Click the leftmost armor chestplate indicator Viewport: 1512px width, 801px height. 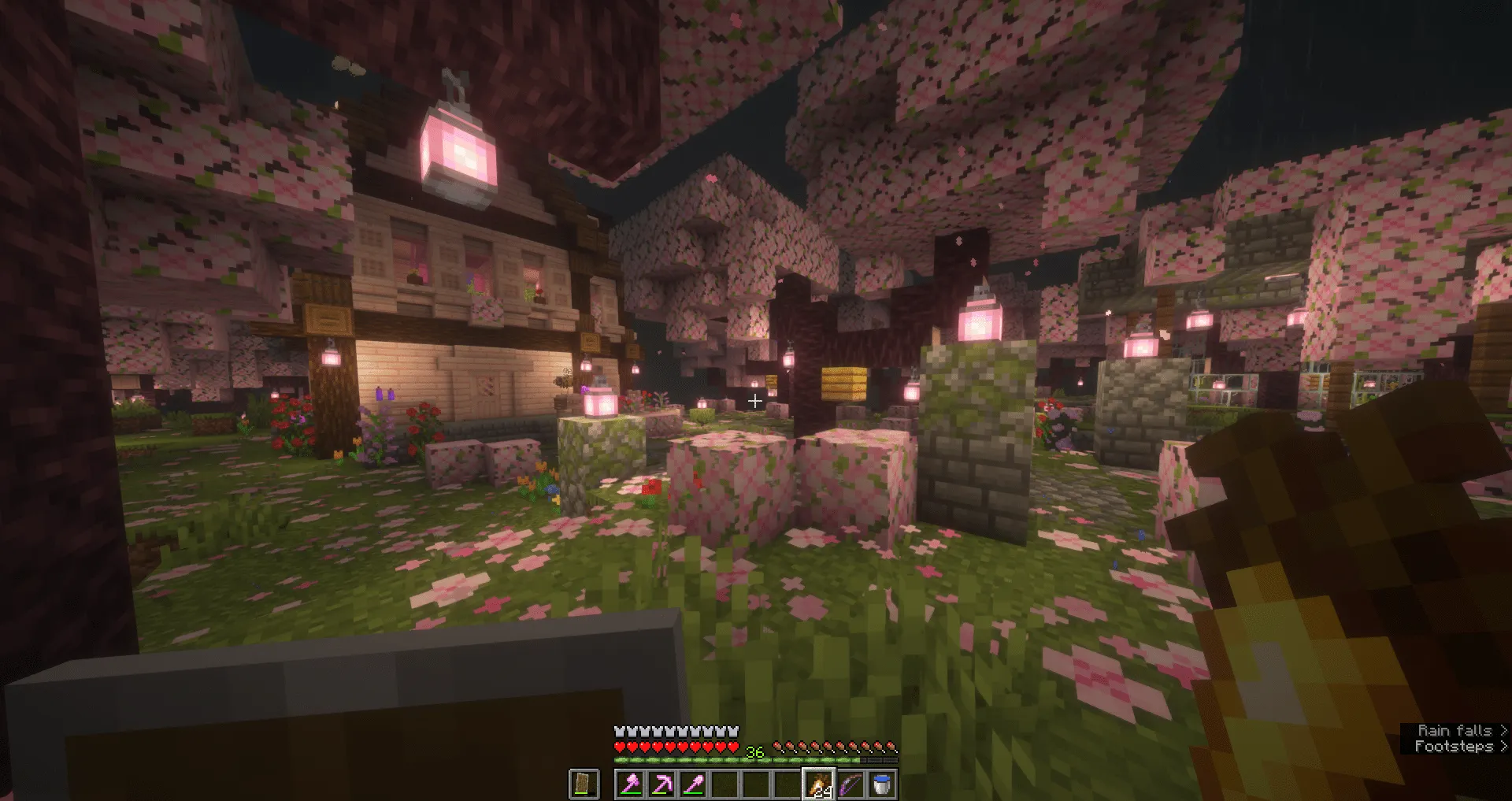click(x=619, y=732)
